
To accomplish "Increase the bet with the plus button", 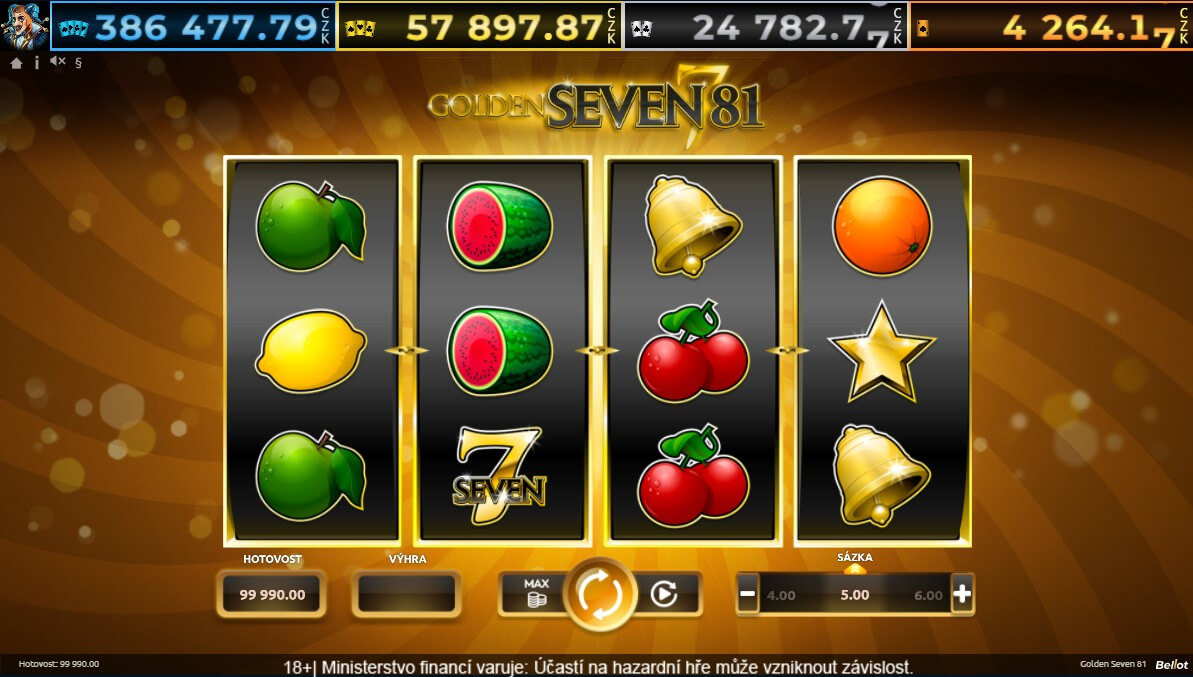I will coord(961,594).
